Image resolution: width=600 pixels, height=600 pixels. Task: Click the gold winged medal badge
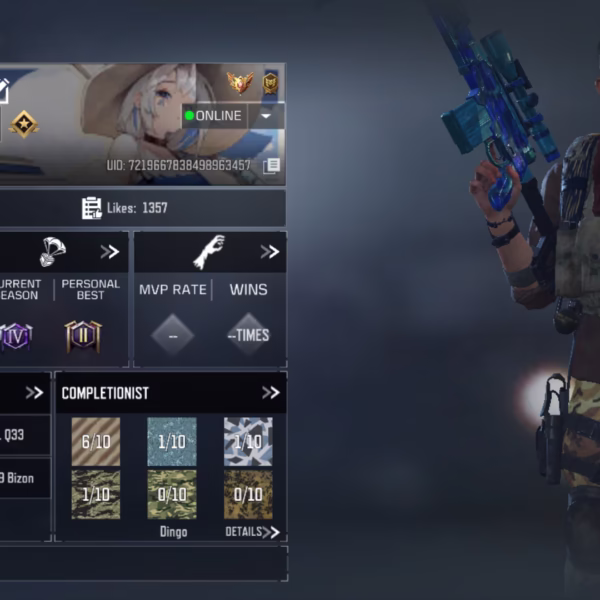[239, 82]
